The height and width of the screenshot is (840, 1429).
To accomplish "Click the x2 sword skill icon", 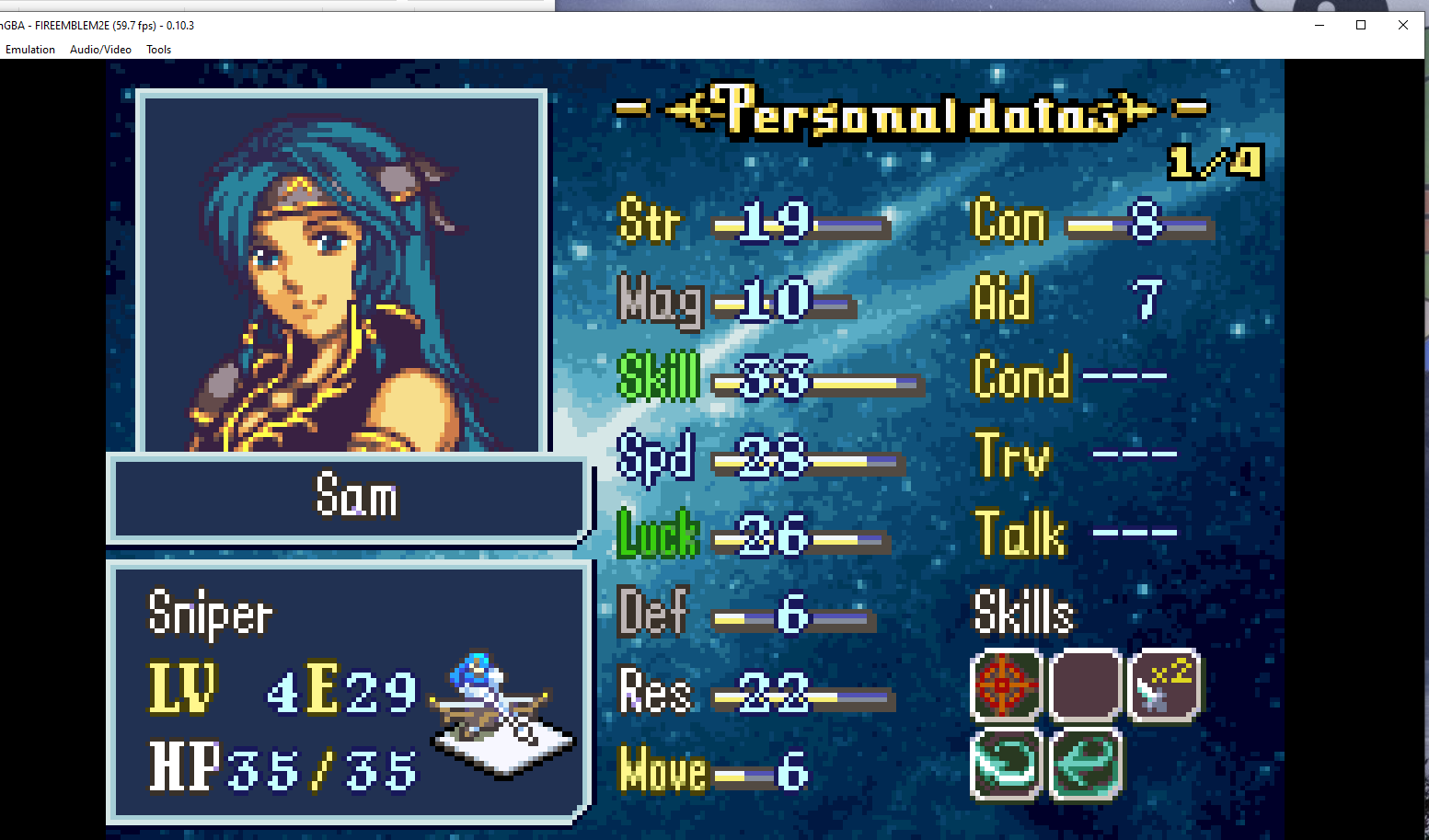I will coord(1164,685).
